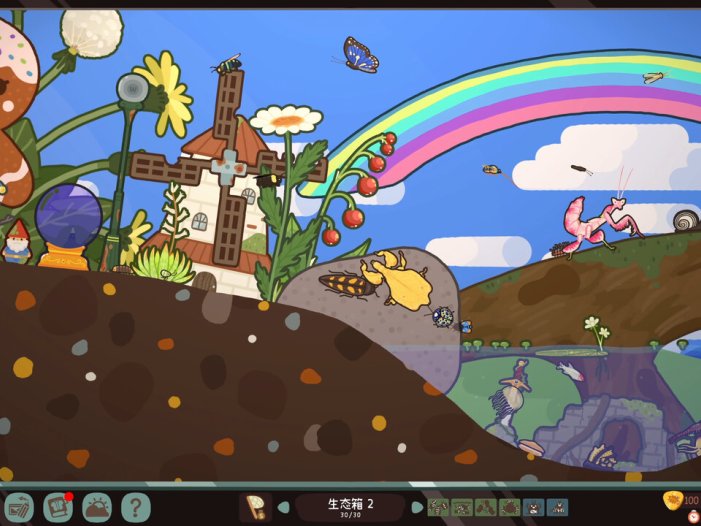701x526 pixels.
Task: Open the question mark help button
Action: [136, 507]
